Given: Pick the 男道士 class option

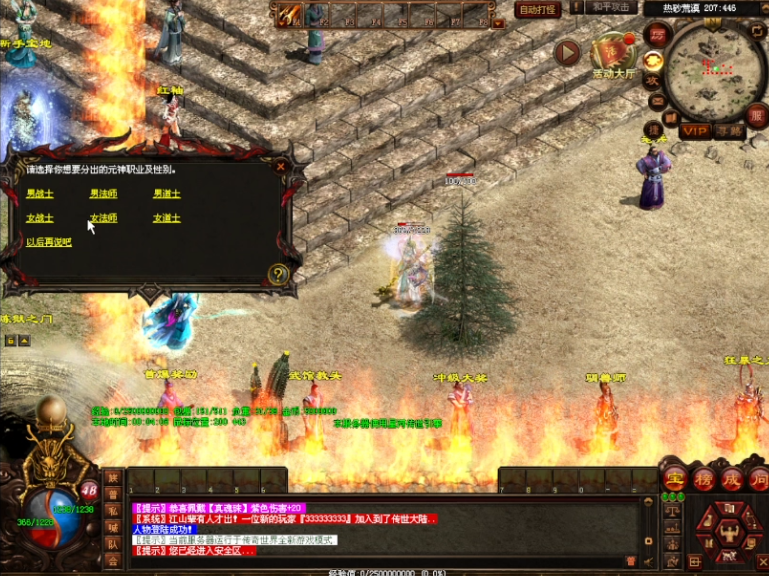Looking at the screenshot, I should point(167,193).
